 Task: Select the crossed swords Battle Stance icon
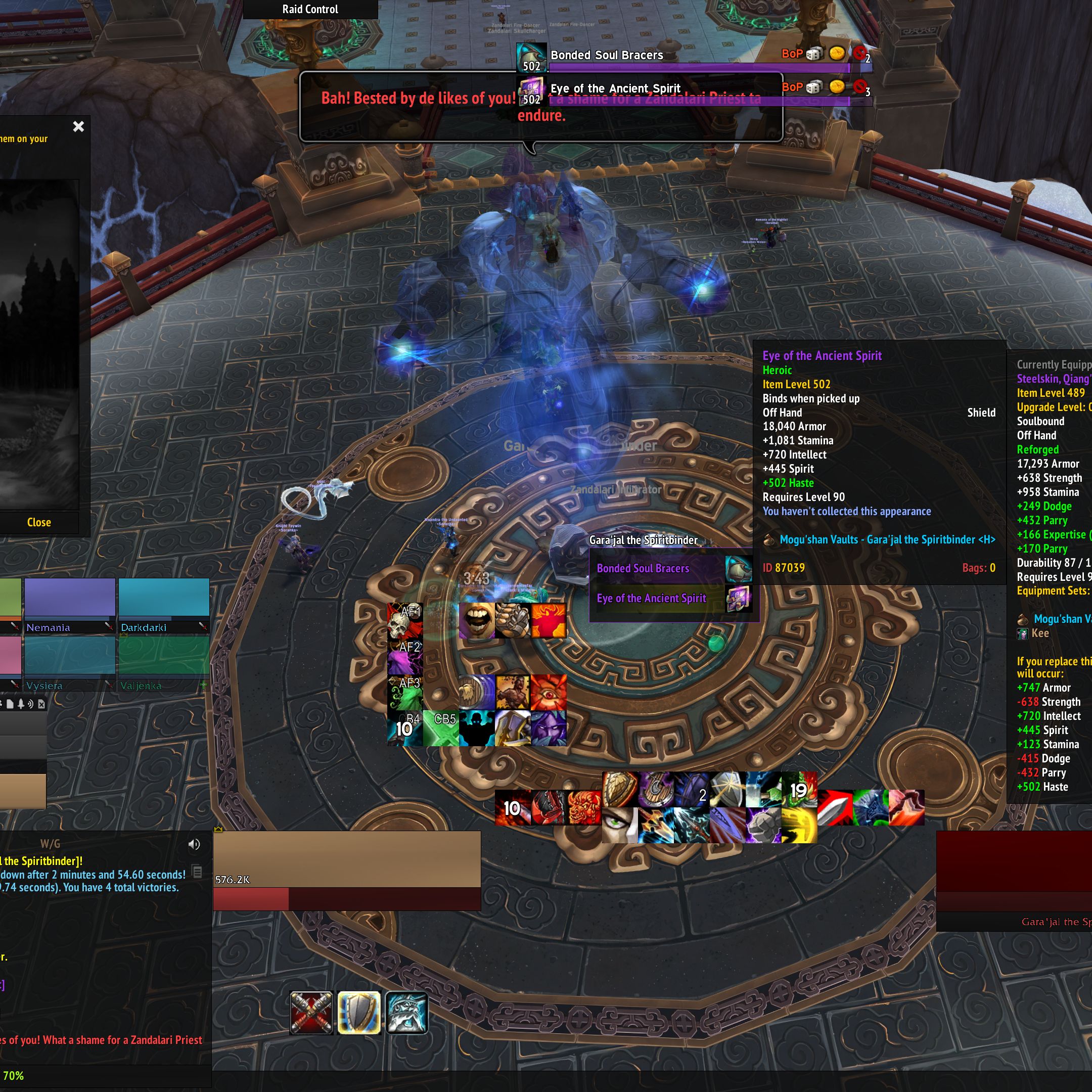[311, 1012]
